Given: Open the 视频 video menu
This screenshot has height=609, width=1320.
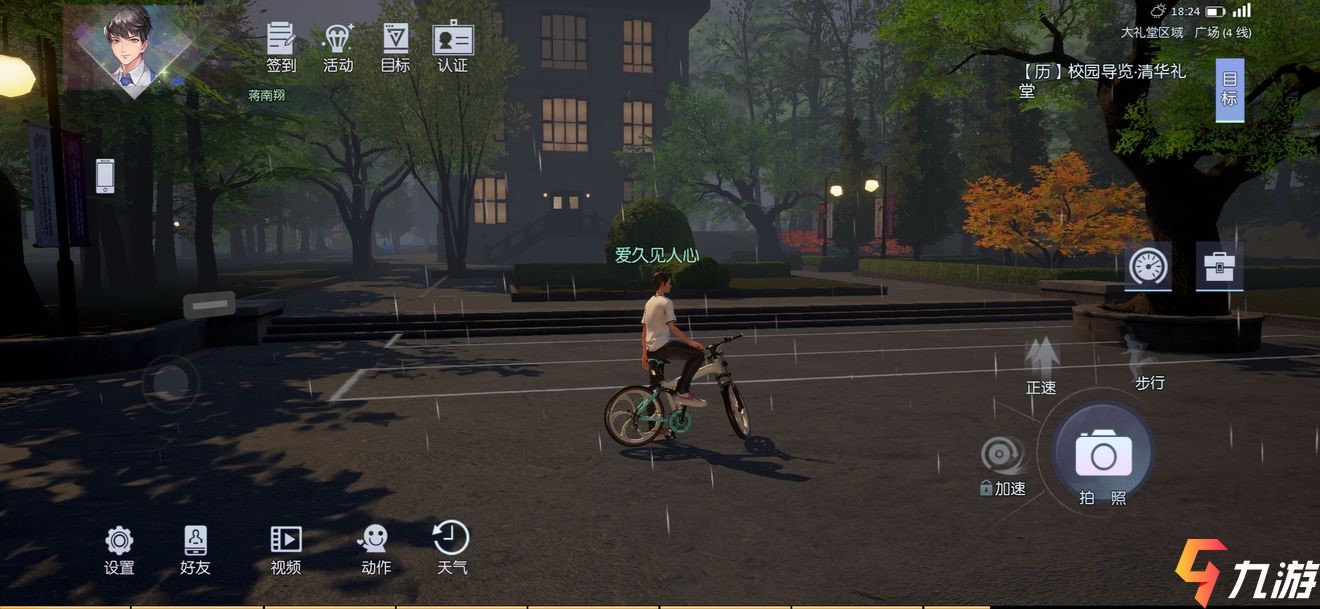Looking at the screenshot, I should click(x=286, y=549).
